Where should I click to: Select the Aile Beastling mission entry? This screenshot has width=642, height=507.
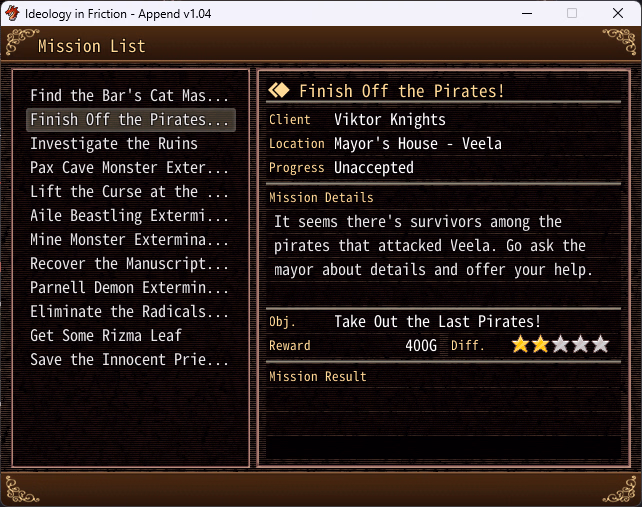[130, 216]
